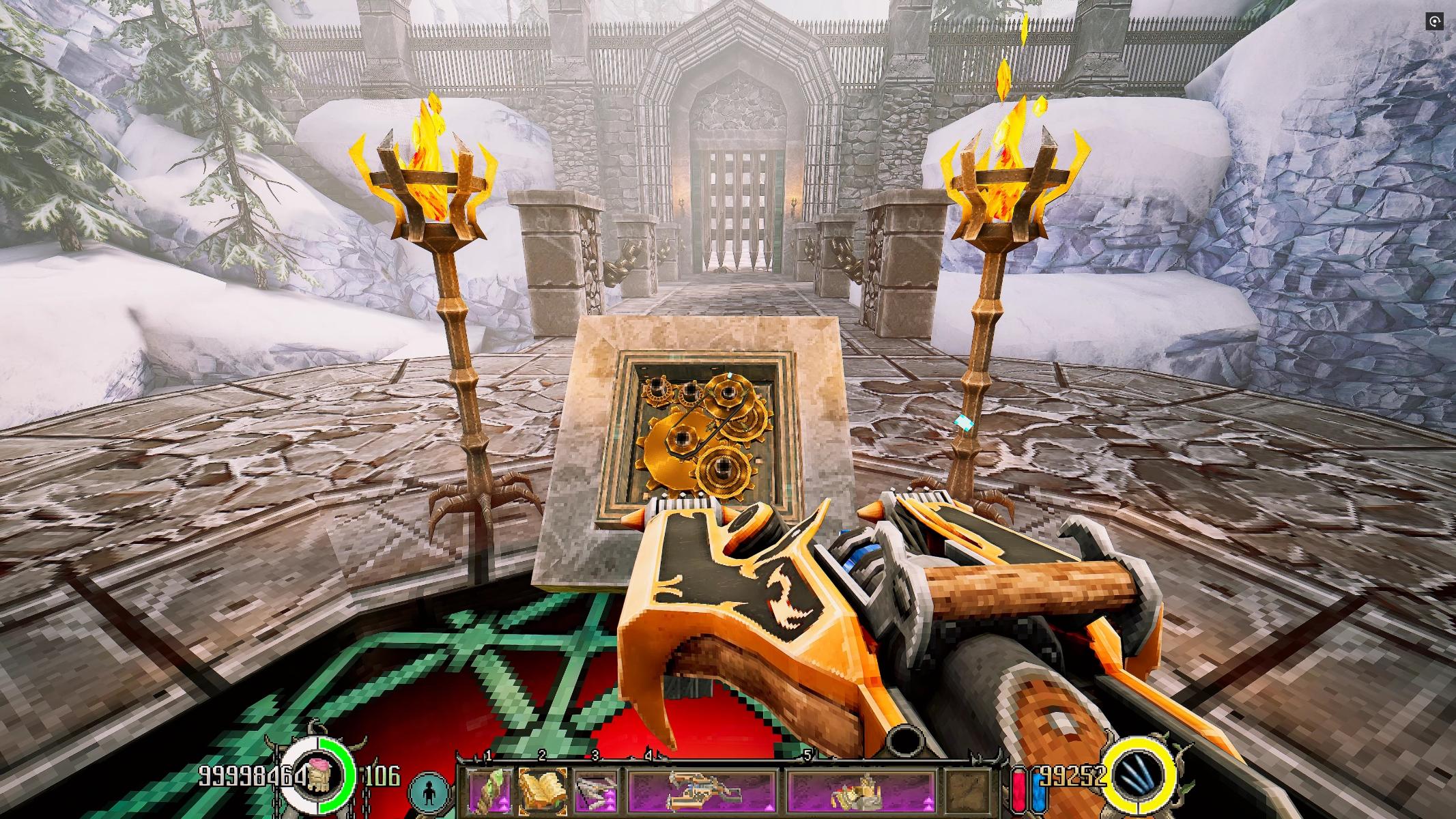This screenshot has width=1456, height=819.
Task: Click the yellow-ringed ammo bolts icon
Action: click(1141, 775)
